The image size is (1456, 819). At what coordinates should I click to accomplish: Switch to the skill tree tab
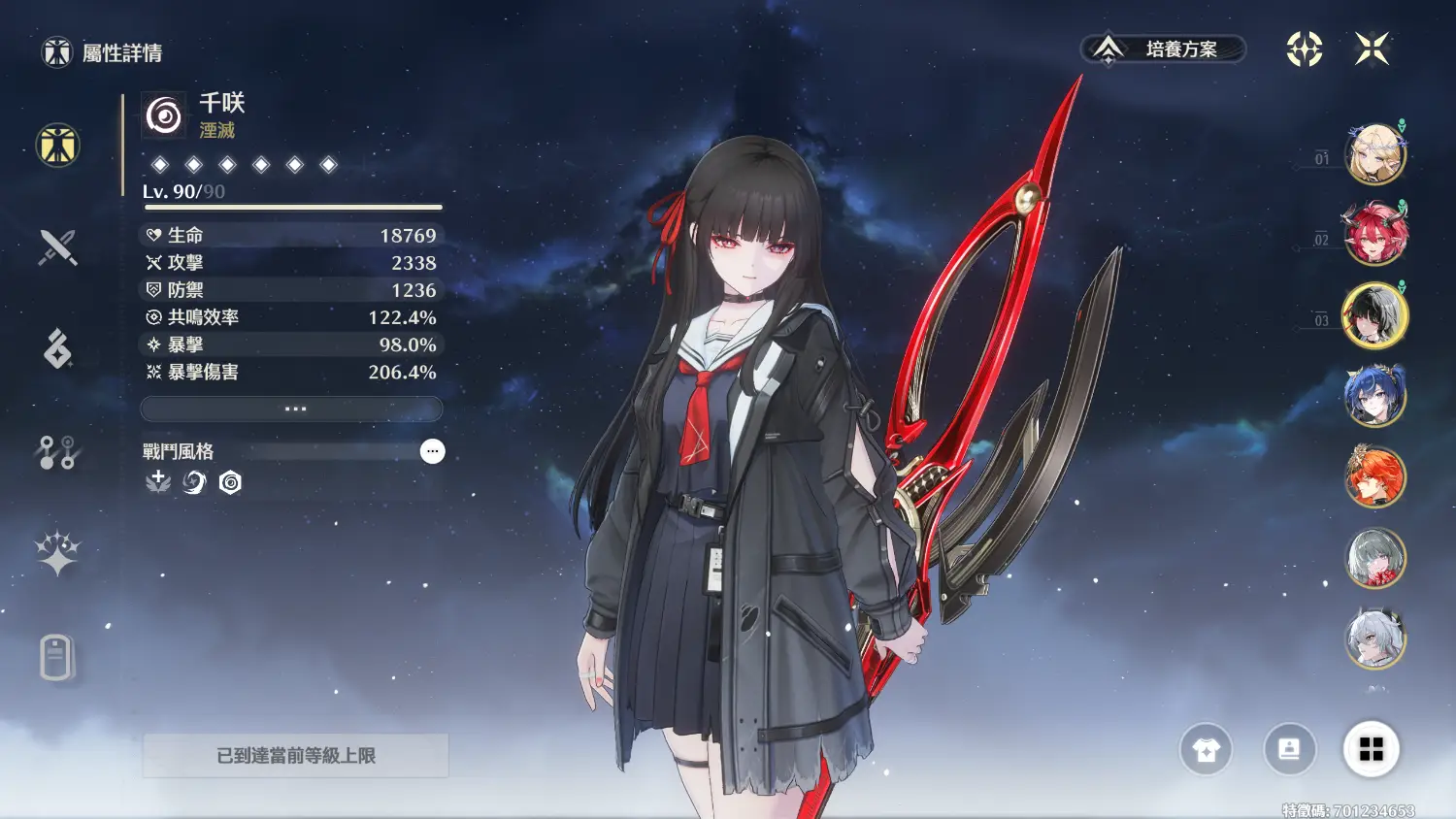click(57, 452)
